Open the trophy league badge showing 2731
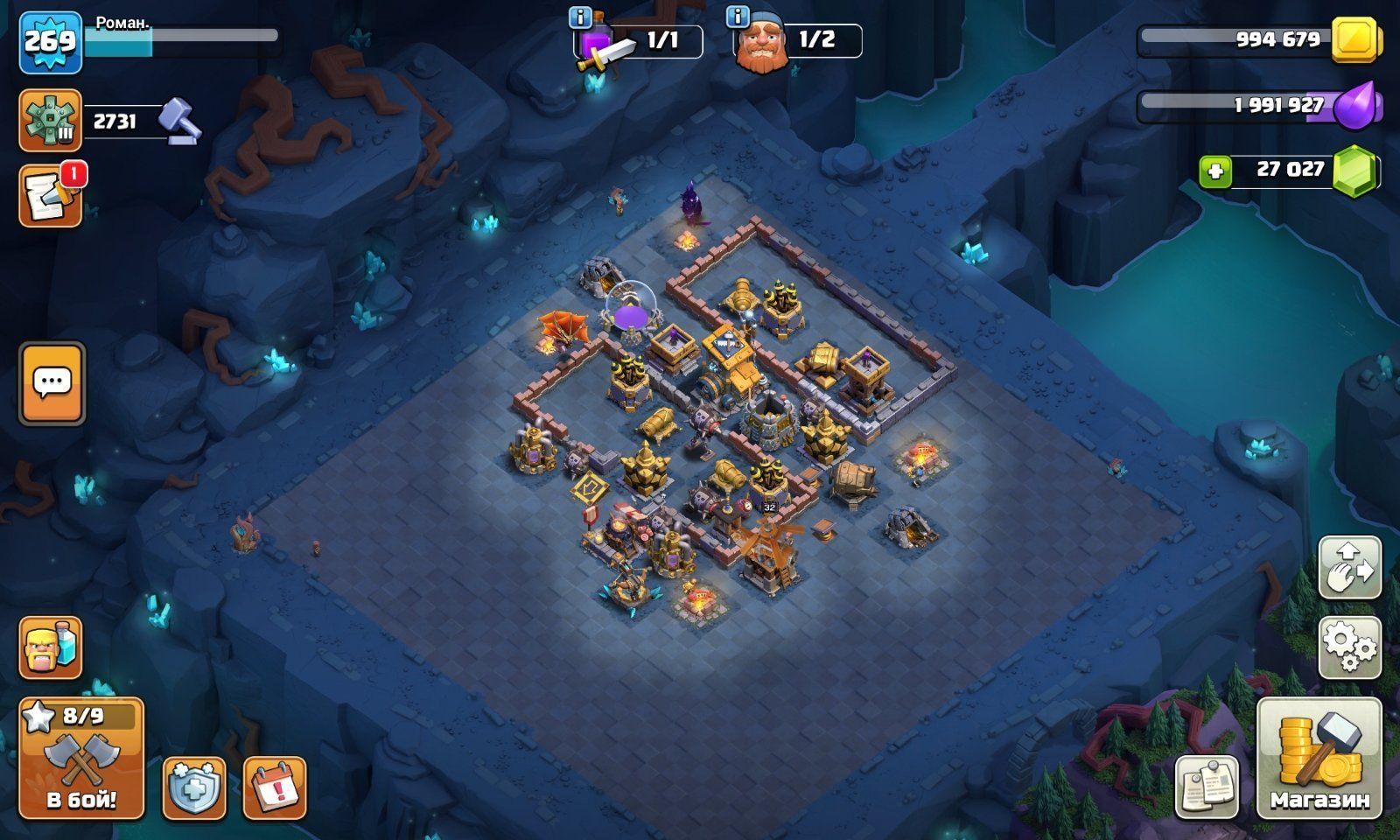 point(51,121)
